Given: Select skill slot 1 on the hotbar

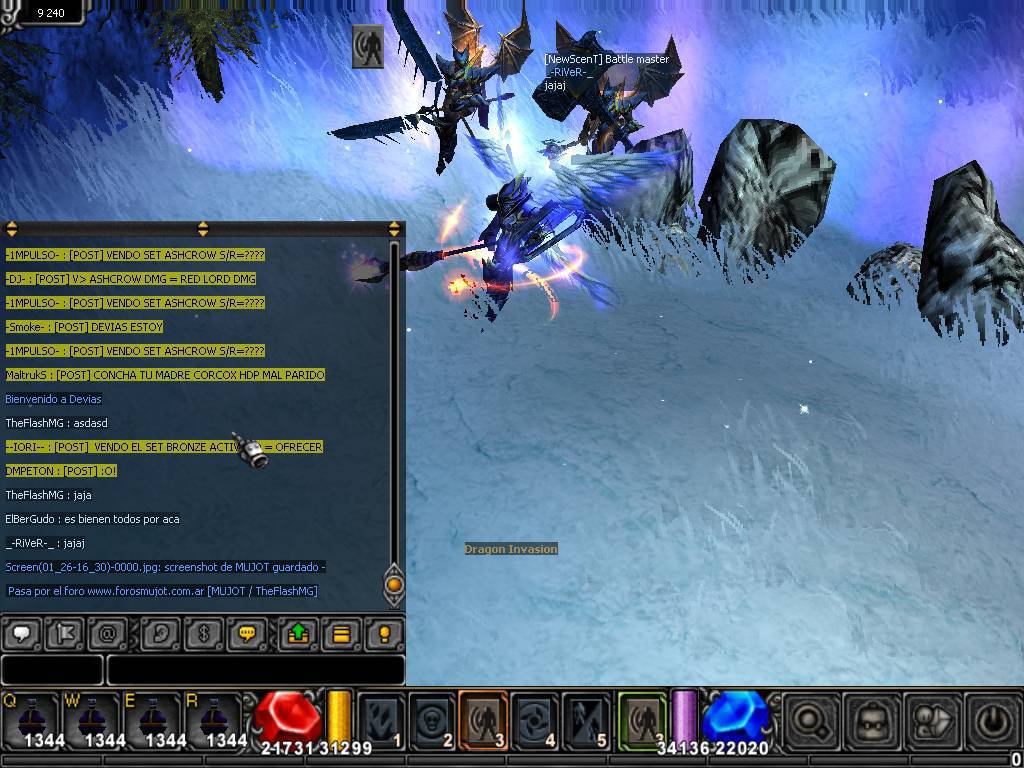Looking at the screenshot, I should point(381,719).
